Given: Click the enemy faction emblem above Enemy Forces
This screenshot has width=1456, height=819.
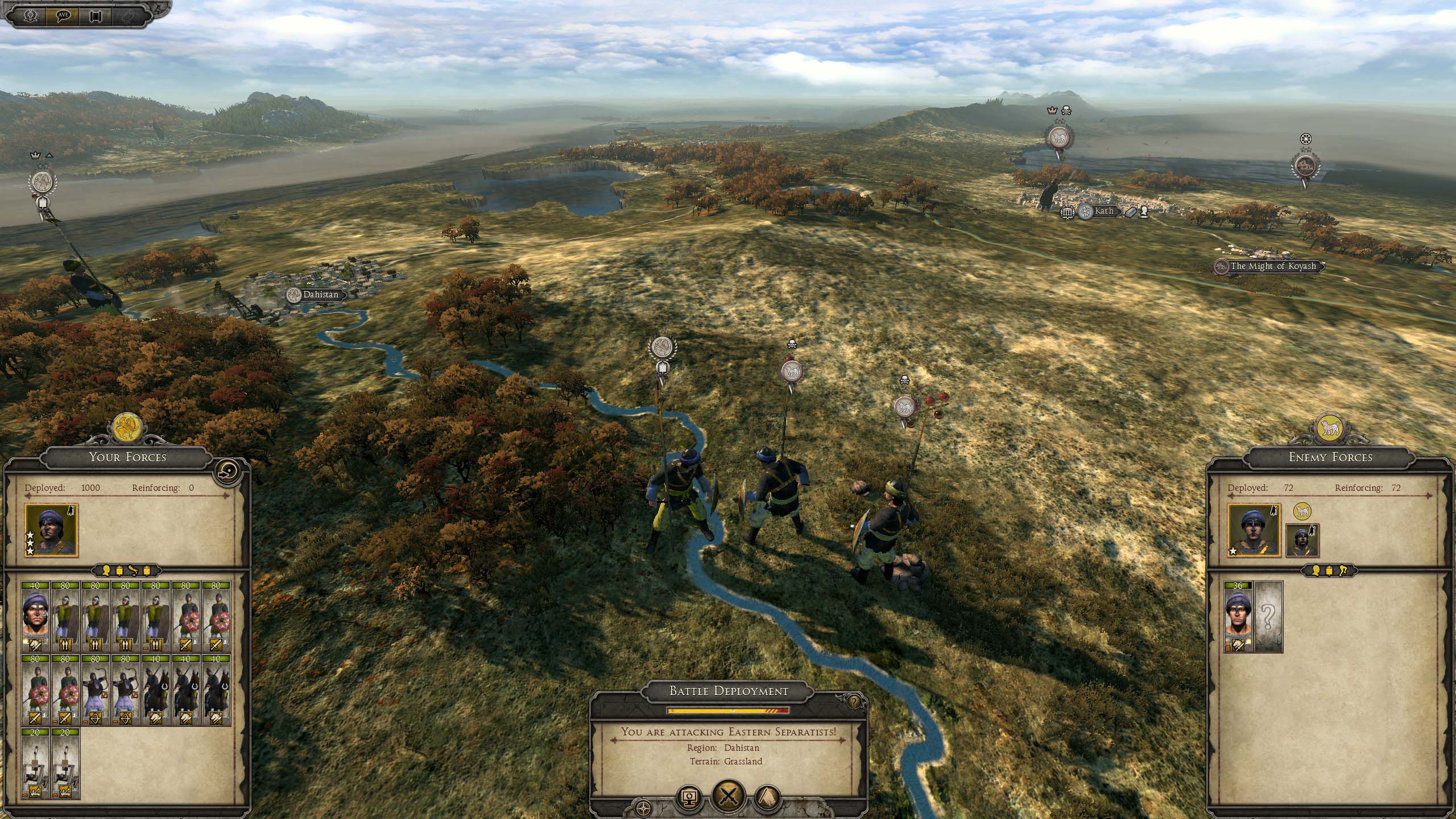Looking at the screenshot, I should point(1330,429).
